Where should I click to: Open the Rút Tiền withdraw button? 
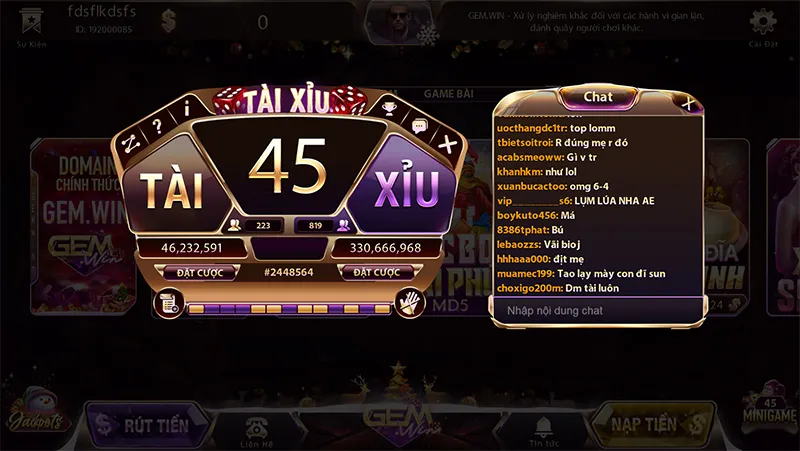coord(146,425)
